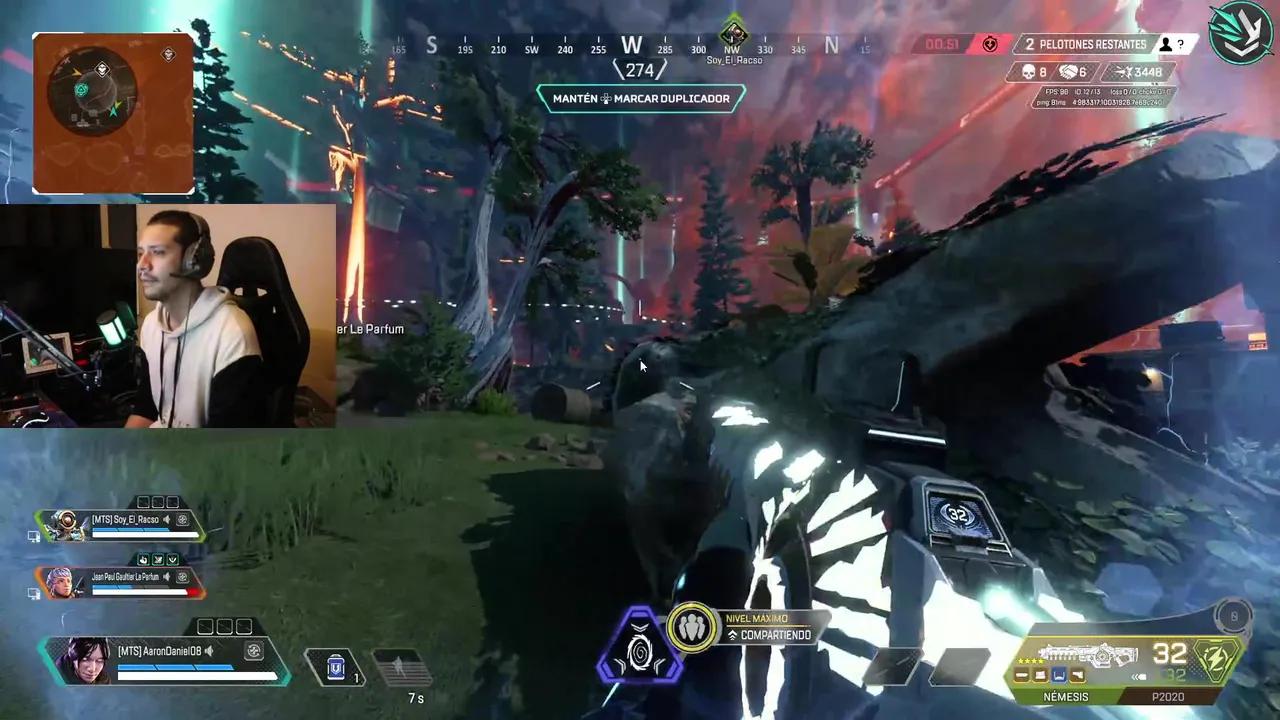The width and height of the screenshot is (1280, 720).
Task: Click the Nivel Máximo squad icon
Action: tap(692, 627)
